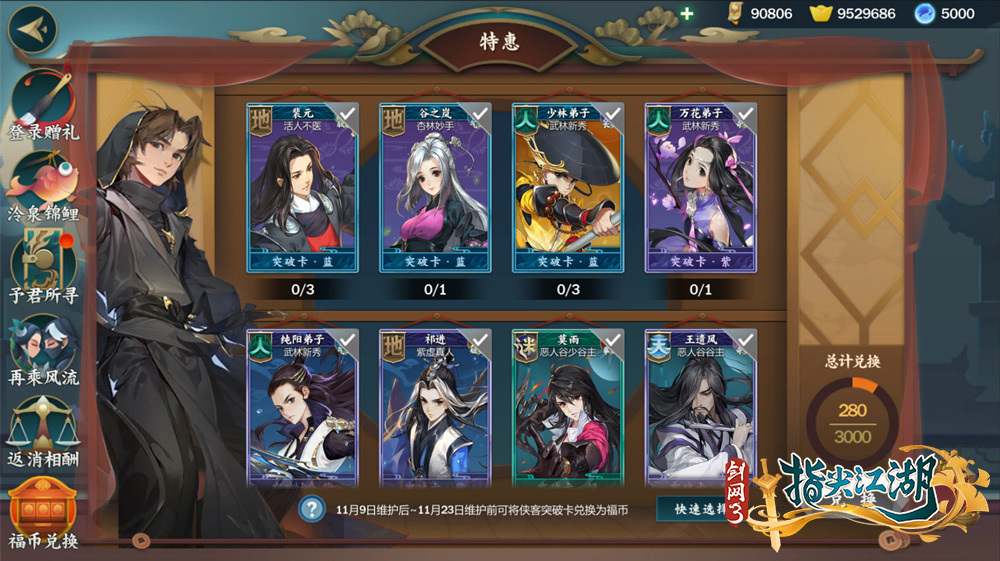This screenshot has height=561, width=1000.
Task: Add currency with the green plus
Action: (x=686, y=14)
